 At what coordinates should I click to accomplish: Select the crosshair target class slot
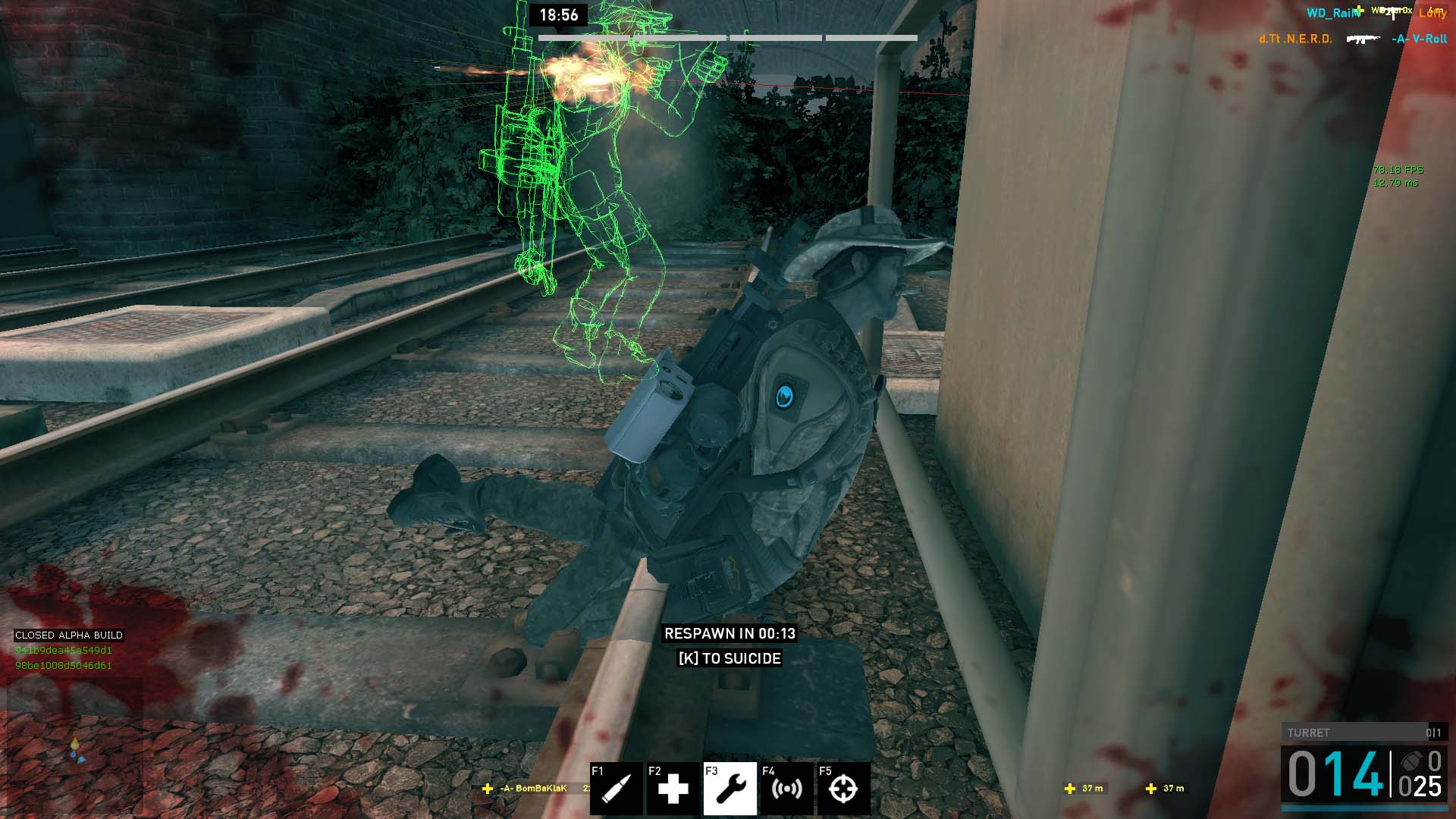coord(843,789)
